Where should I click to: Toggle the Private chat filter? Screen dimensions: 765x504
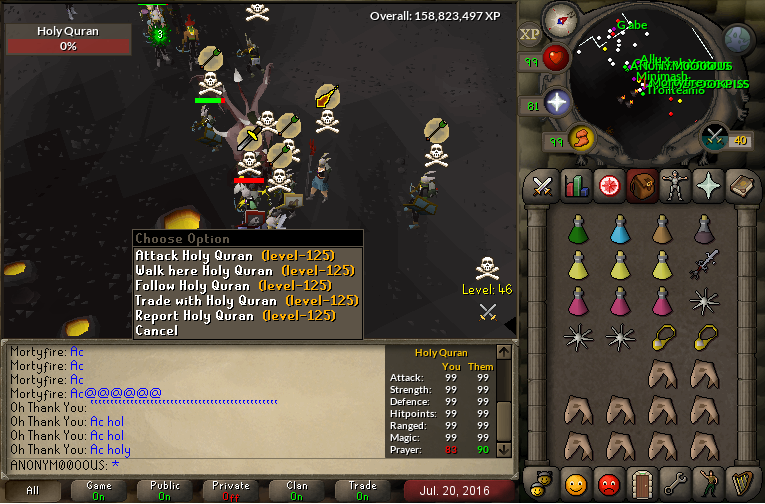(x=231, y=490)
